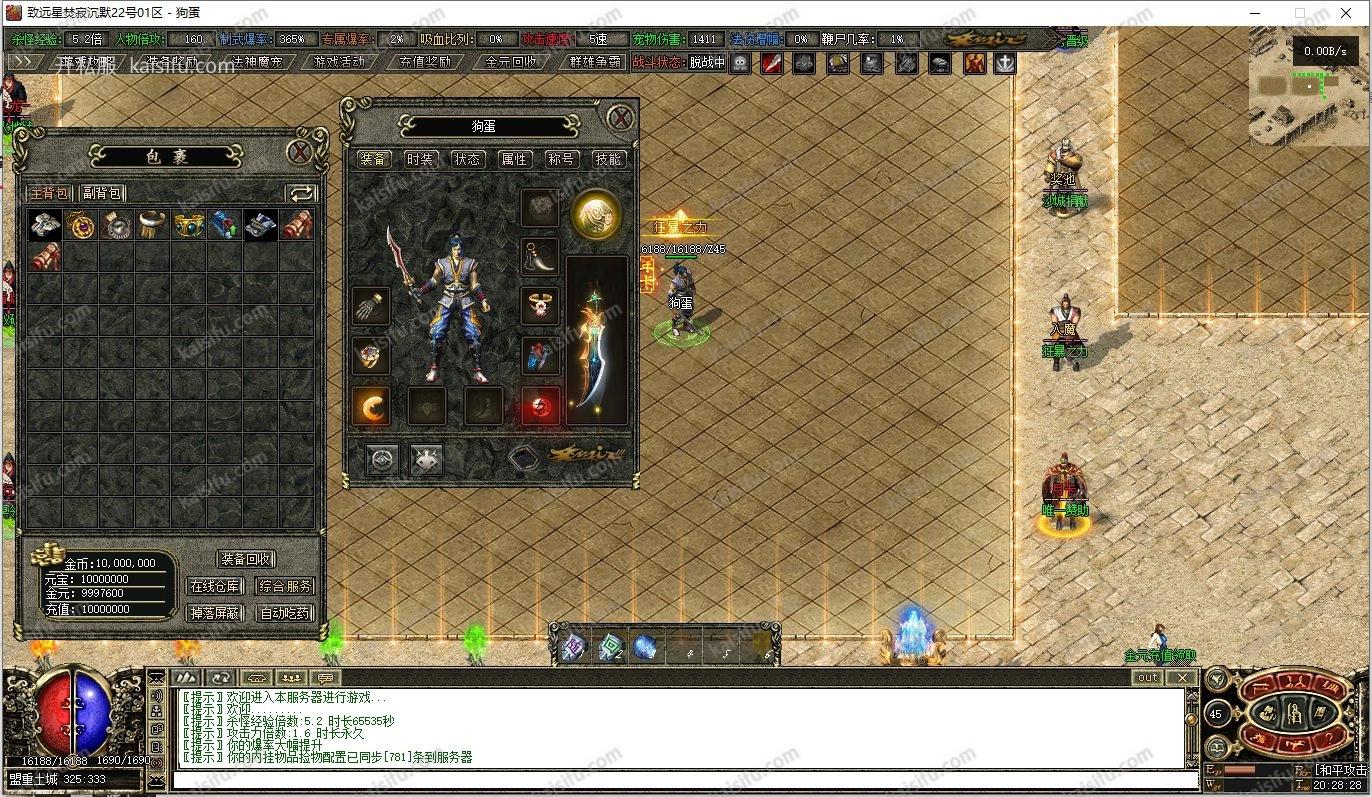Click the bag's swap arrows button
Screen dimensions: 1372x797
click(x=301, y=193)
